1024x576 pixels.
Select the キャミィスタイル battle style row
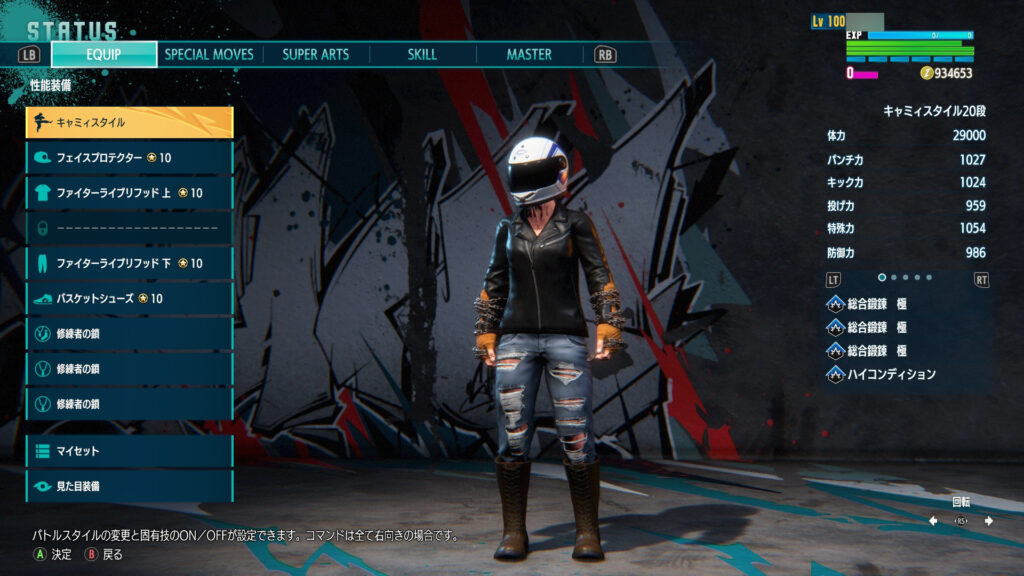(129, 122)
